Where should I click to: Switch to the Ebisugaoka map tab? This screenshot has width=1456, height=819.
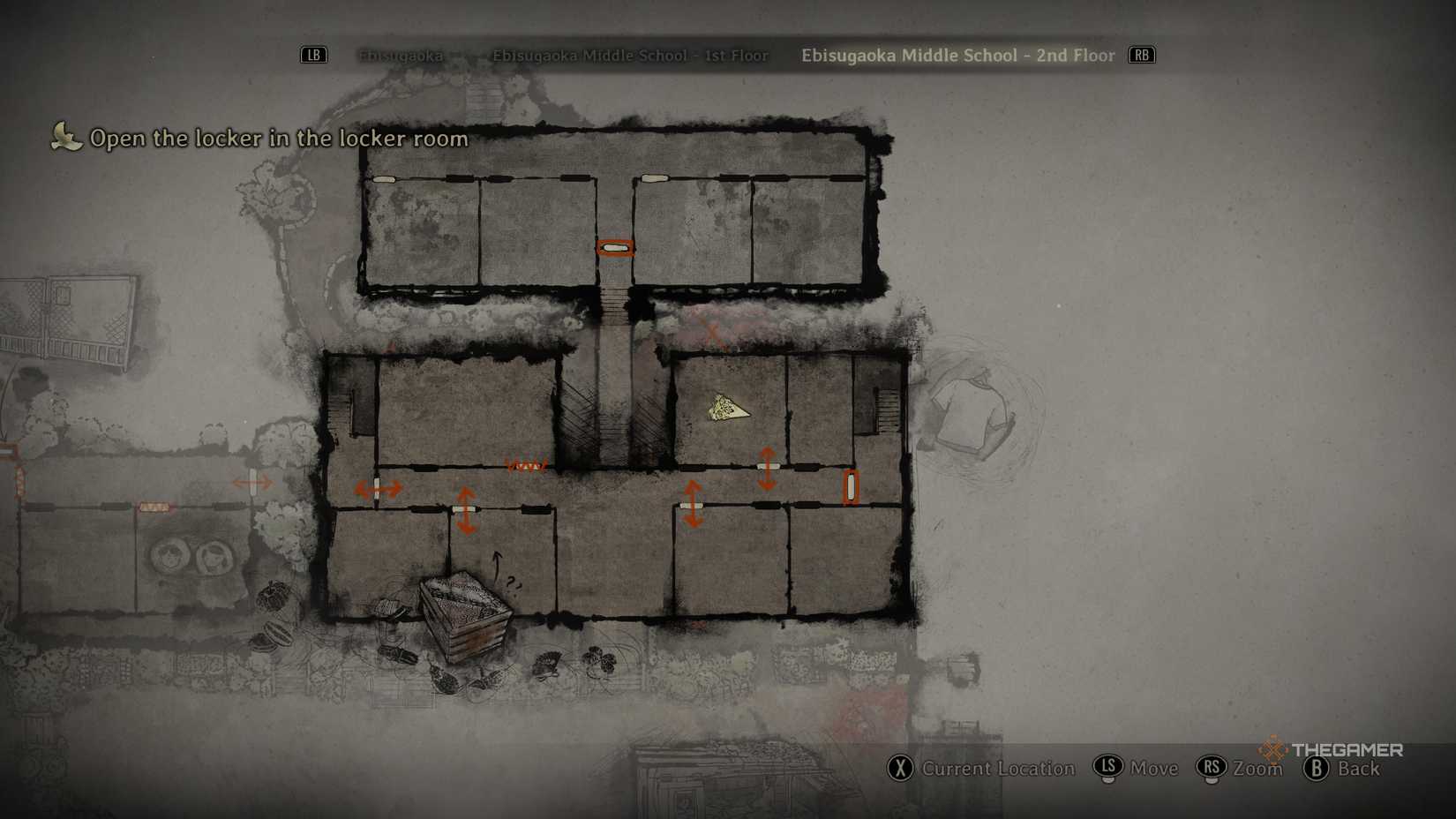pos(401,56)
